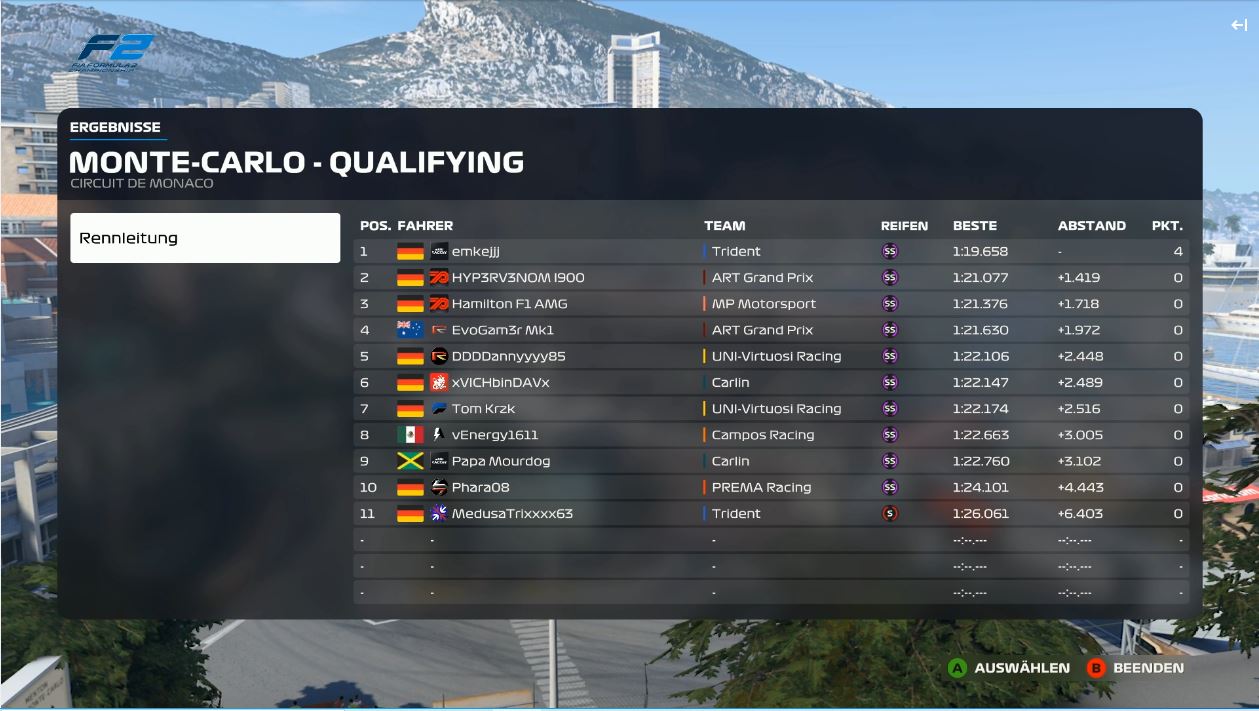The height and width of the screenshot is (711, 1259).
Task: Click EvoGam3r Mk1's qualifying row
Action: (770, 330)
